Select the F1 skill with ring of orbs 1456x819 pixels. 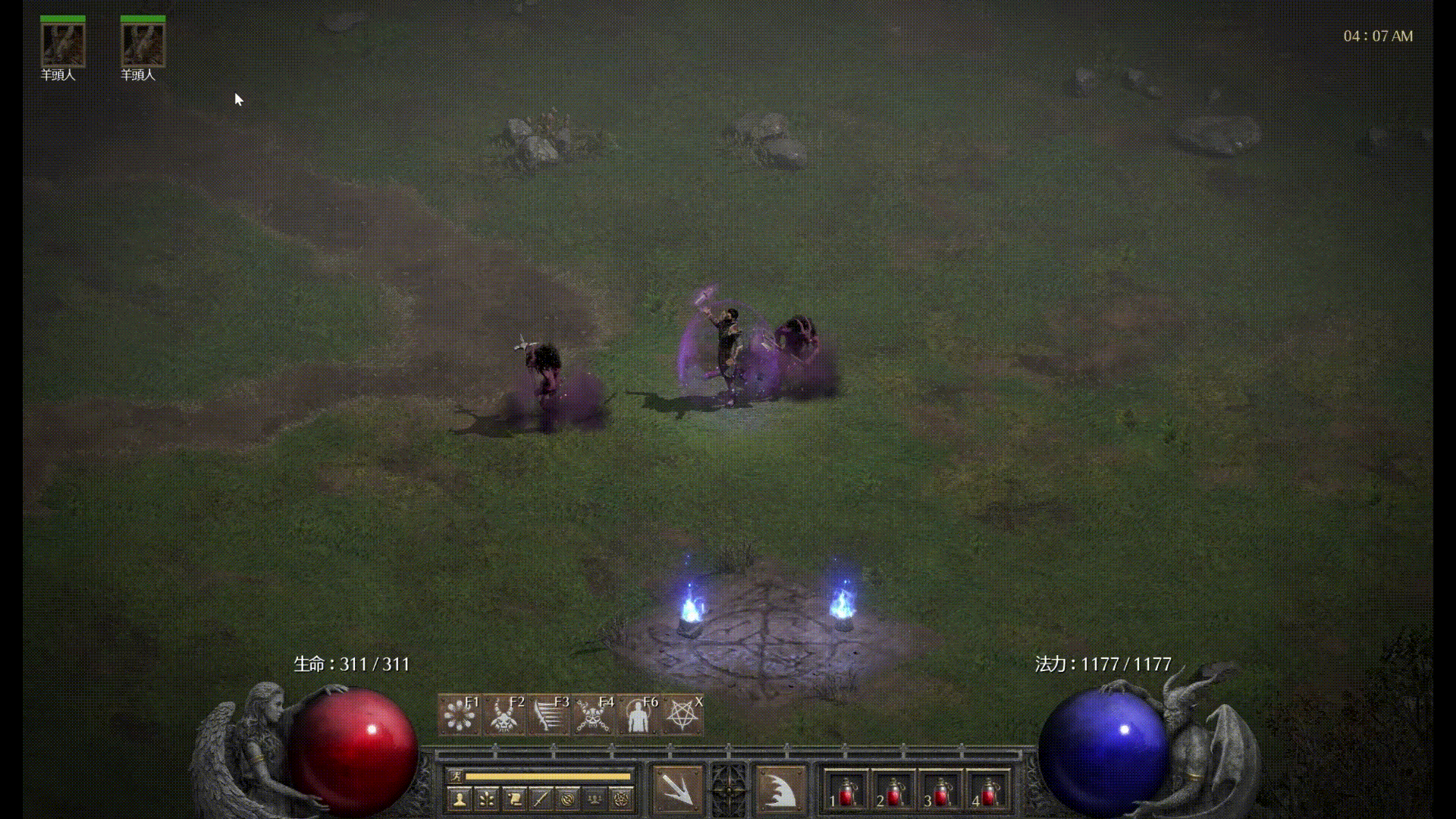(x=459, y=714)
